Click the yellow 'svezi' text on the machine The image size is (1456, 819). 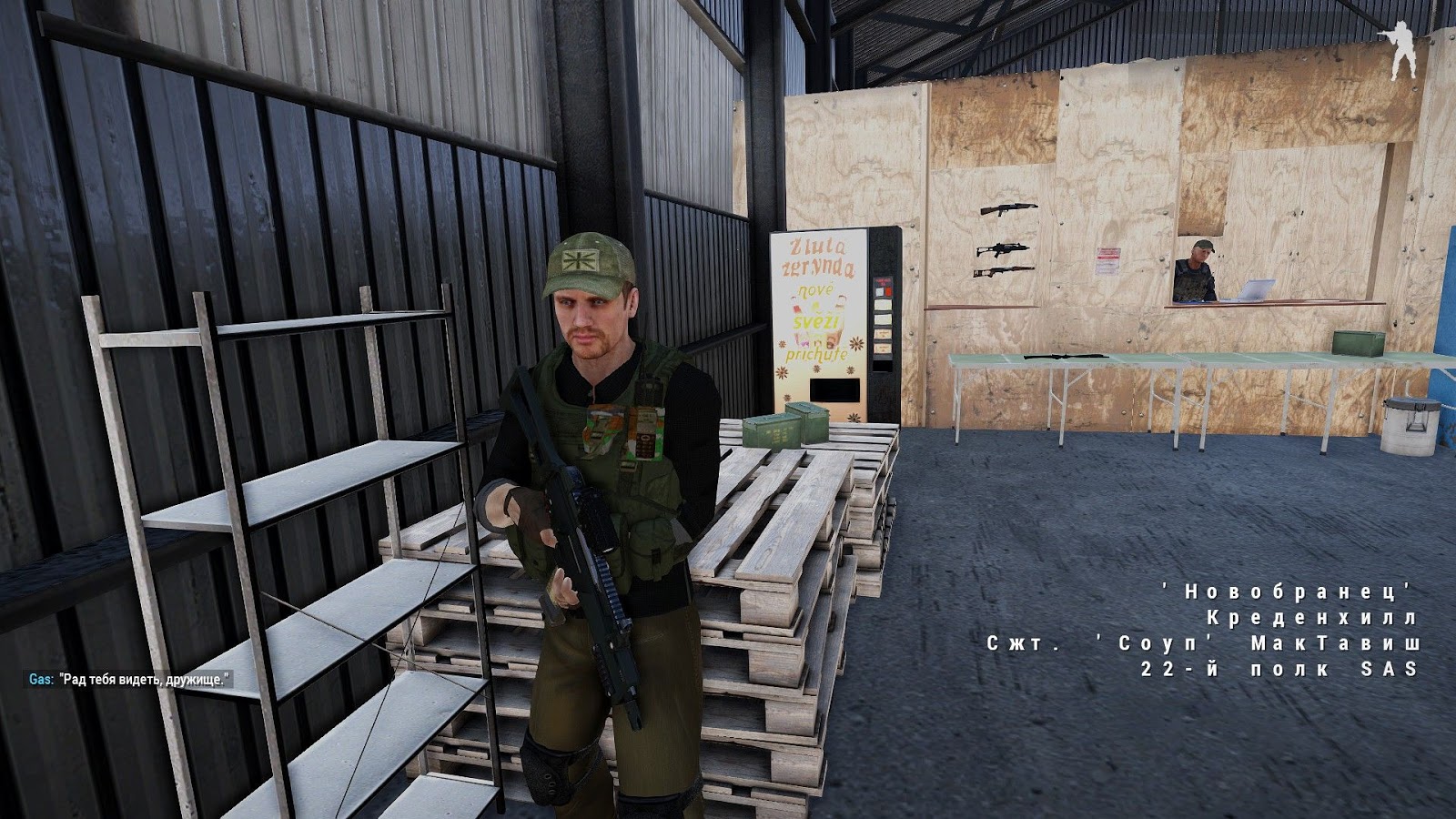pyautogui.click(x=816, y=321)
